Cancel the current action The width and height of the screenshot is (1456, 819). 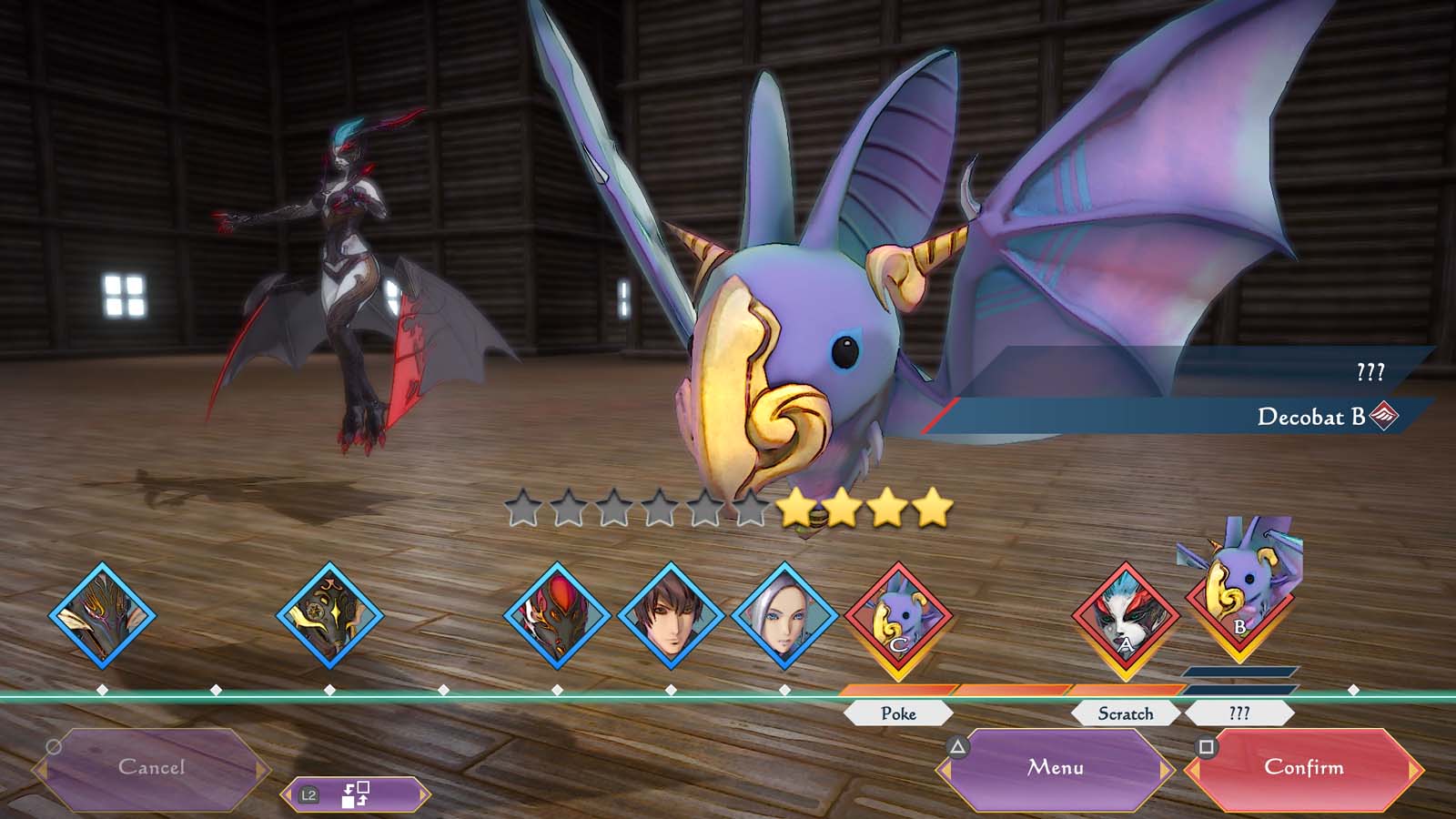(151, 768)
